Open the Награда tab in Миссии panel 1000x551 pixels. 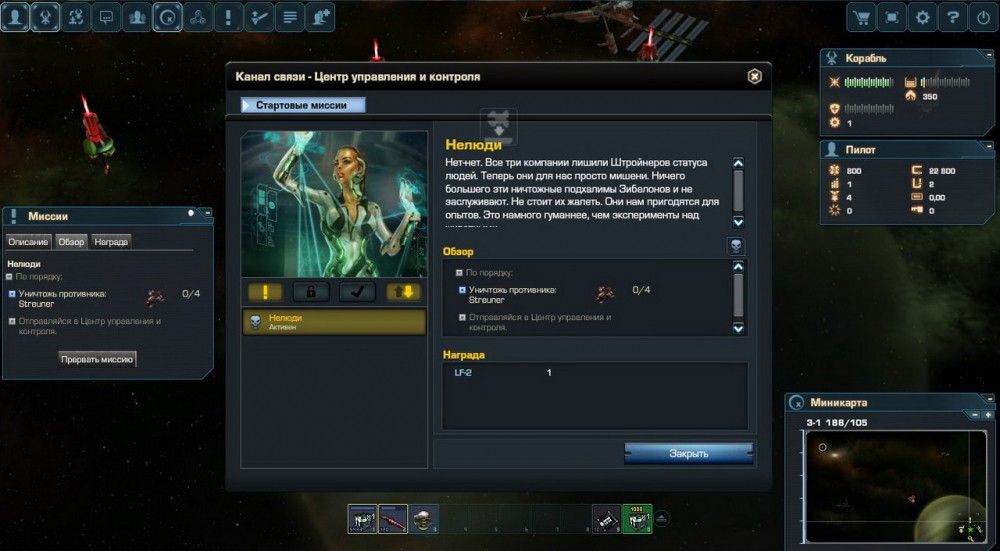coord(111,241)
